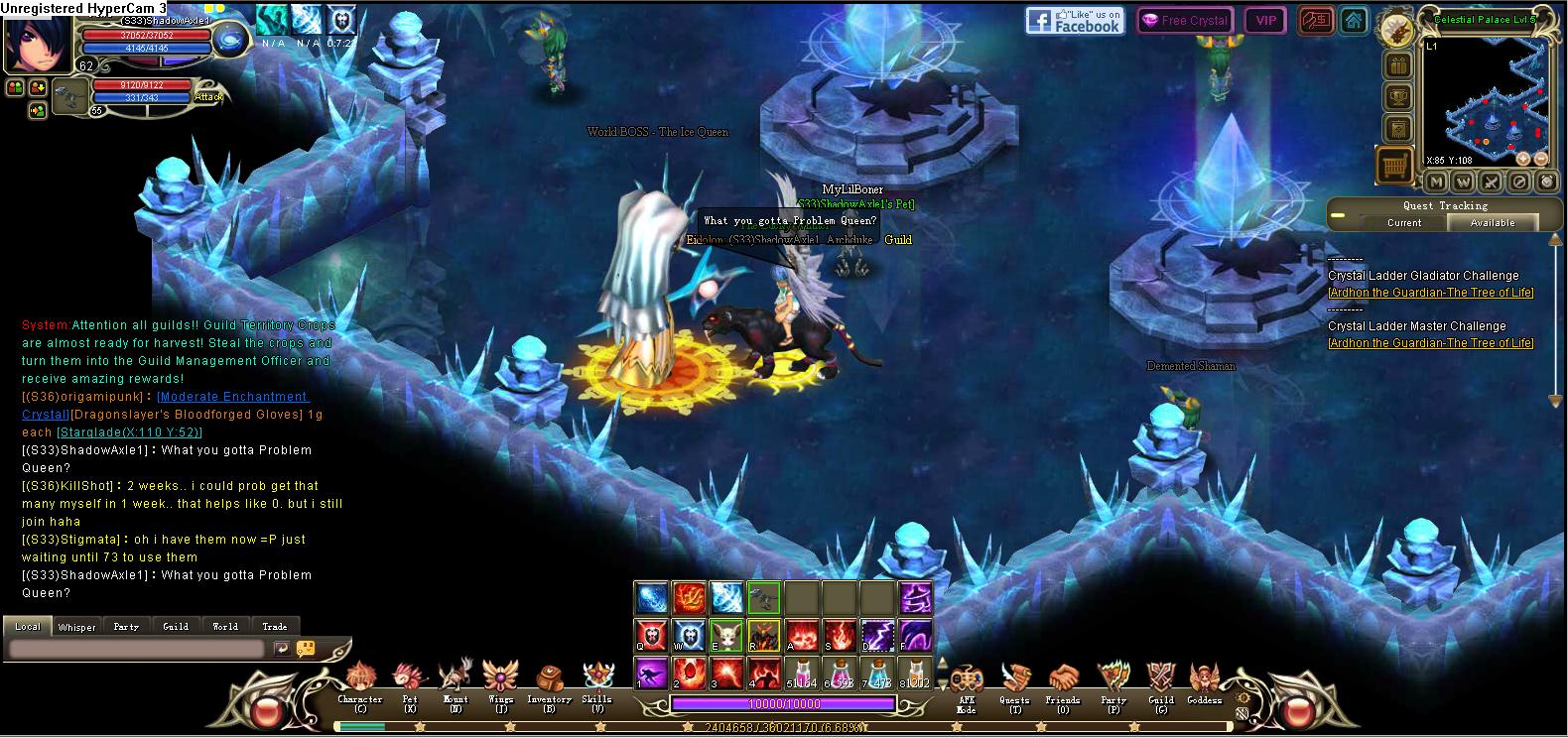Open the Inventory bag
The image size is (1568, 738).
549,682
